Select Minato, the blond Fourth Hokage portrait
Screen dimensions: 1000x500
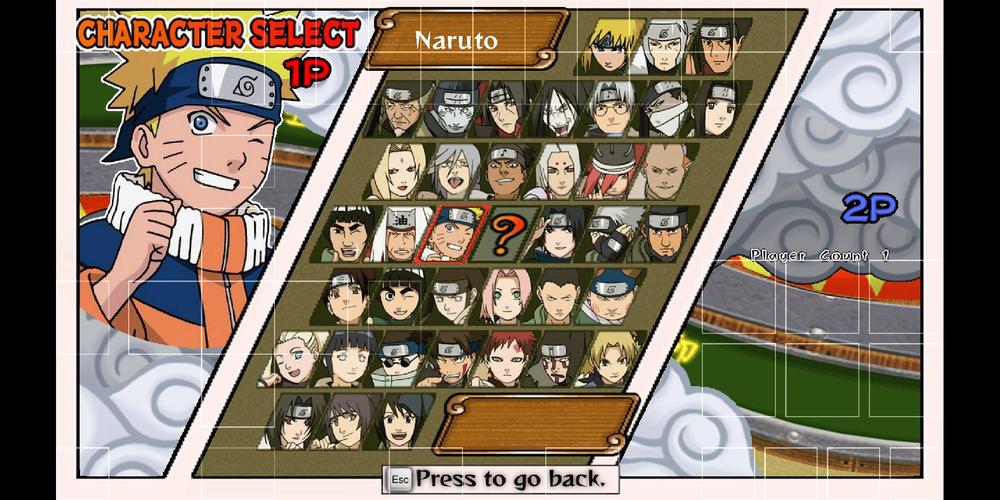(x=613, y=45)
